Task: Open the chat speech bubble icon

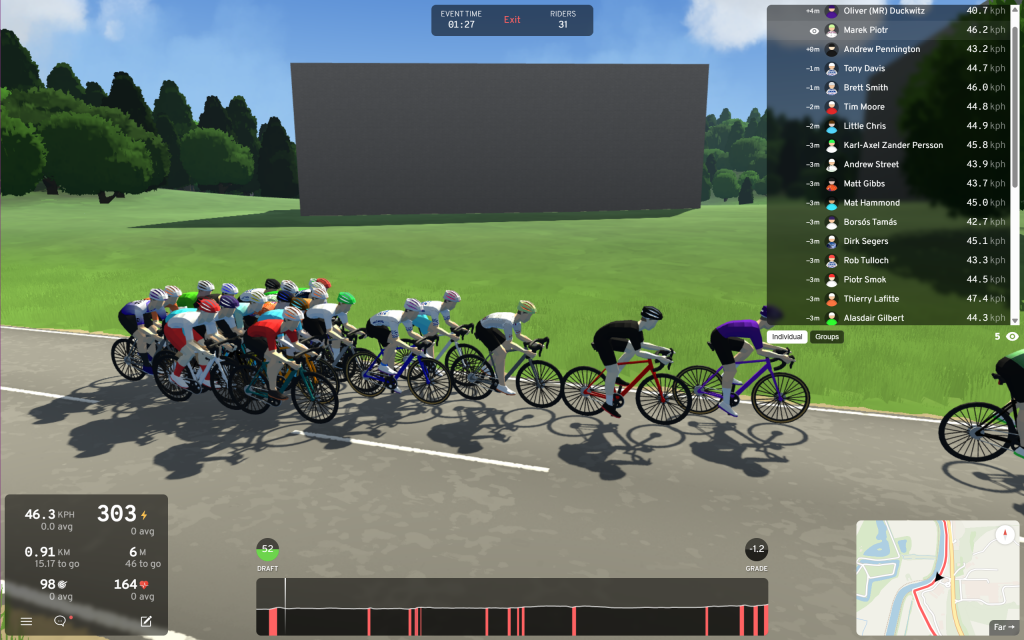Action: click(x=60, y=621)
